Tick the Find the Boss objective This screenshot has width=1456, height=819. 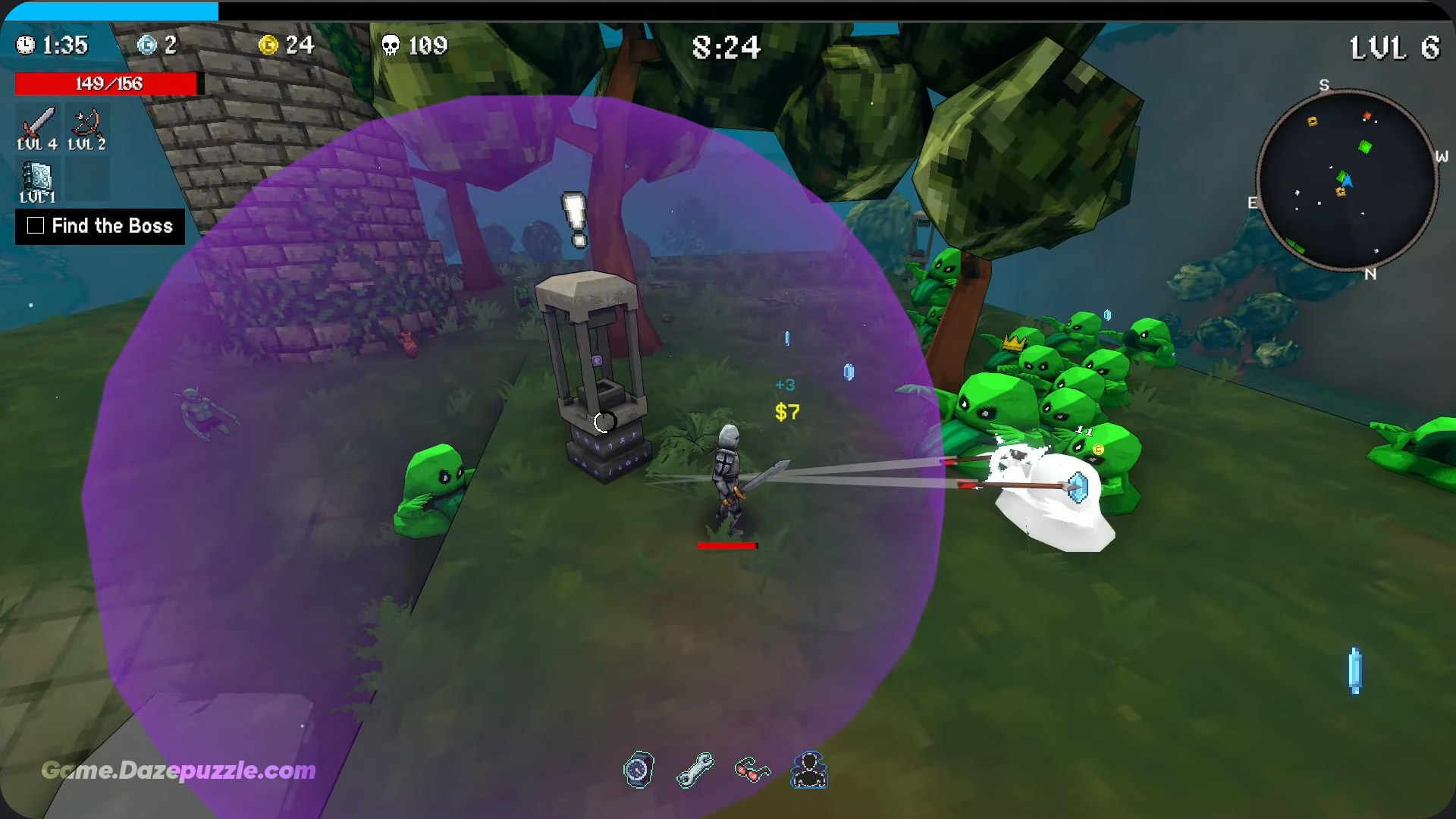coord(36,226)
